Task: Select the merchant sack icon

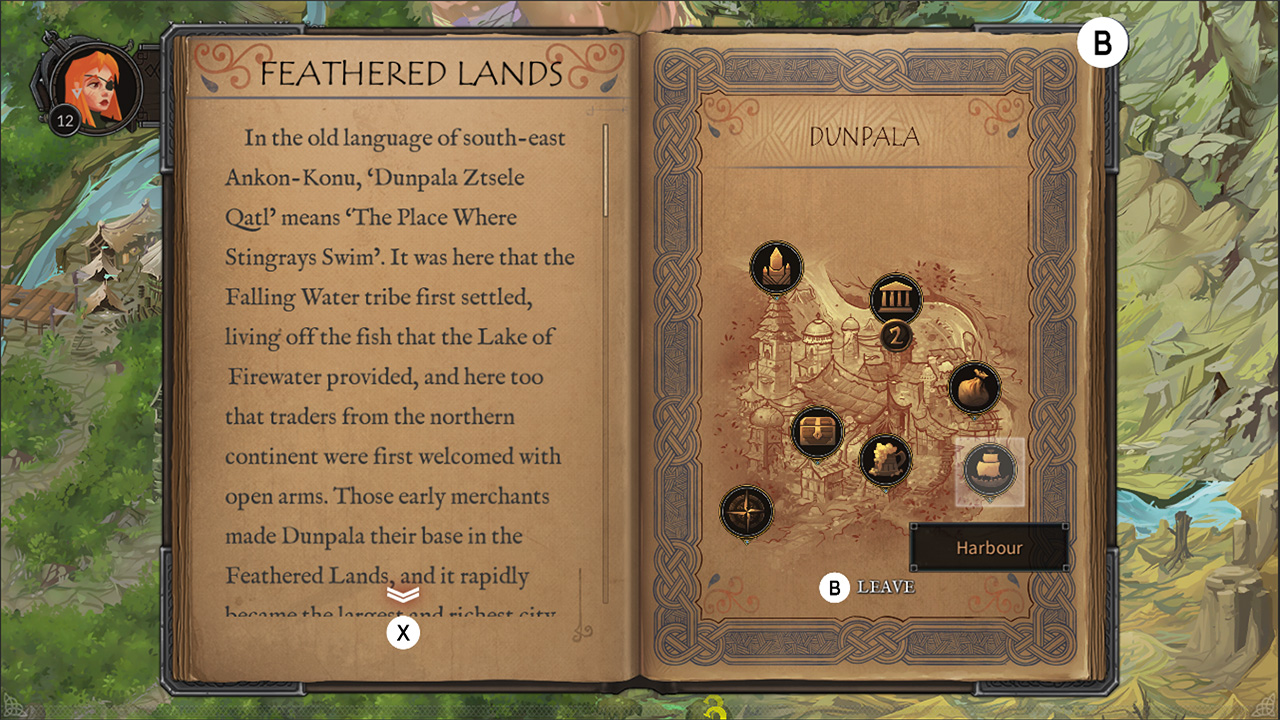Action: (x=975, y=385)
